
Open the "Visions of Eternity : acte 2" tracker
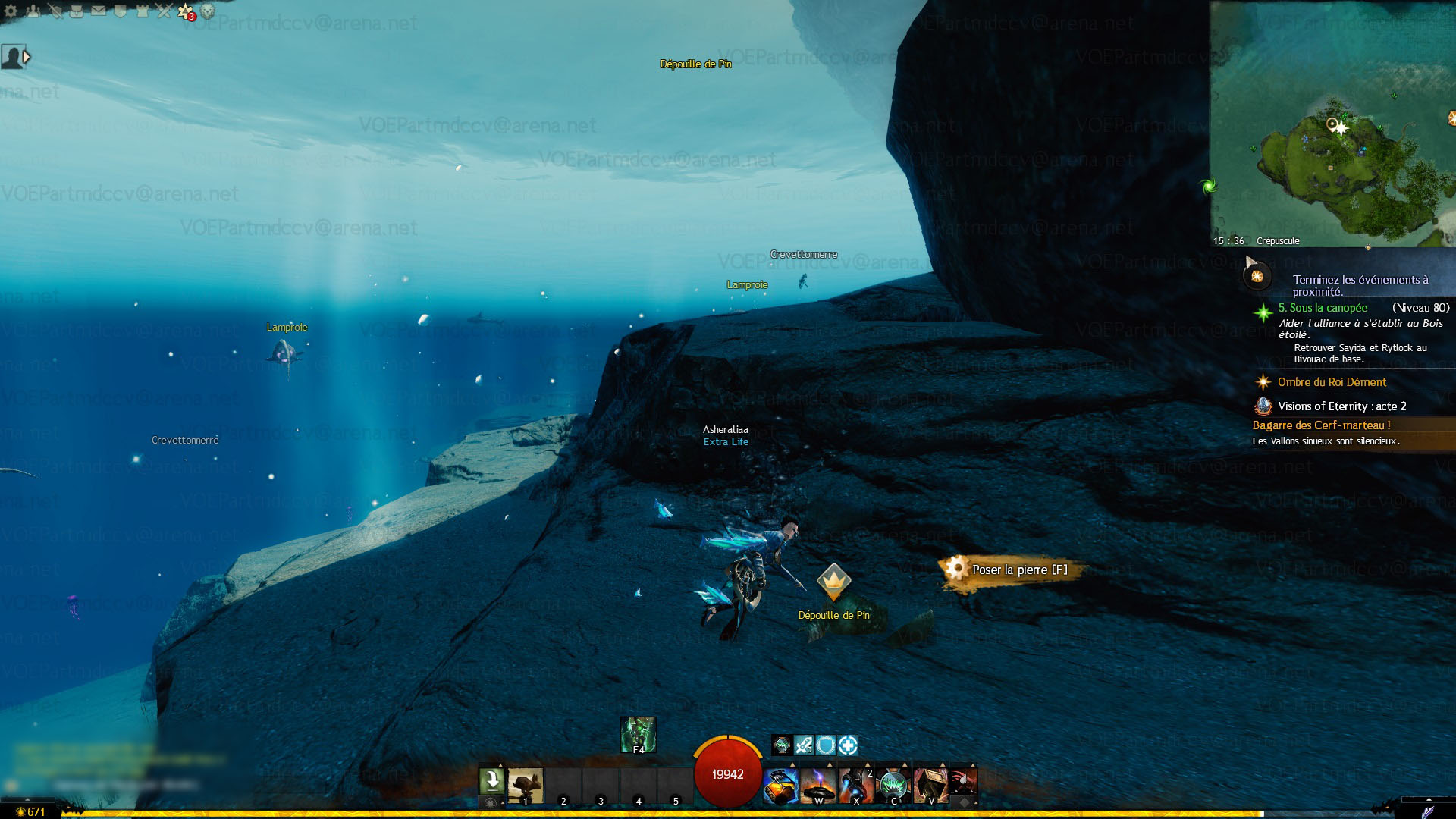(x=1341, y=406)
